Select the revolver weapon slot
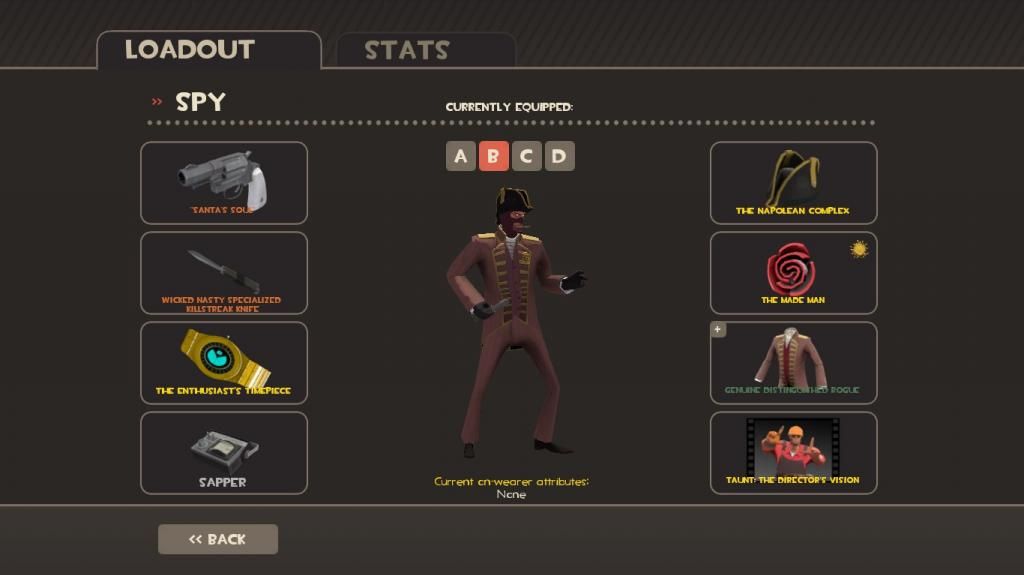This screenshot has height=575, width=1024. click(223, 182)
